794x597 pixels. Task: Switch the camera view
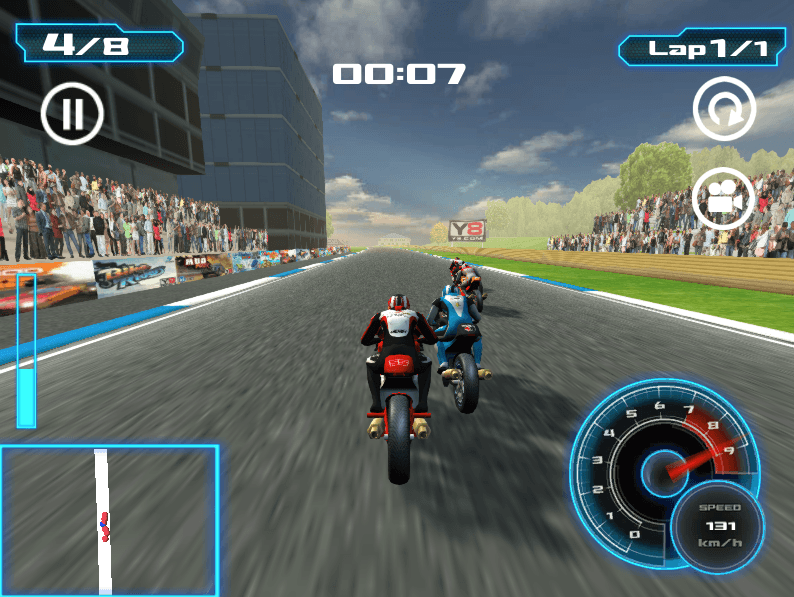(x=723, y=198)
